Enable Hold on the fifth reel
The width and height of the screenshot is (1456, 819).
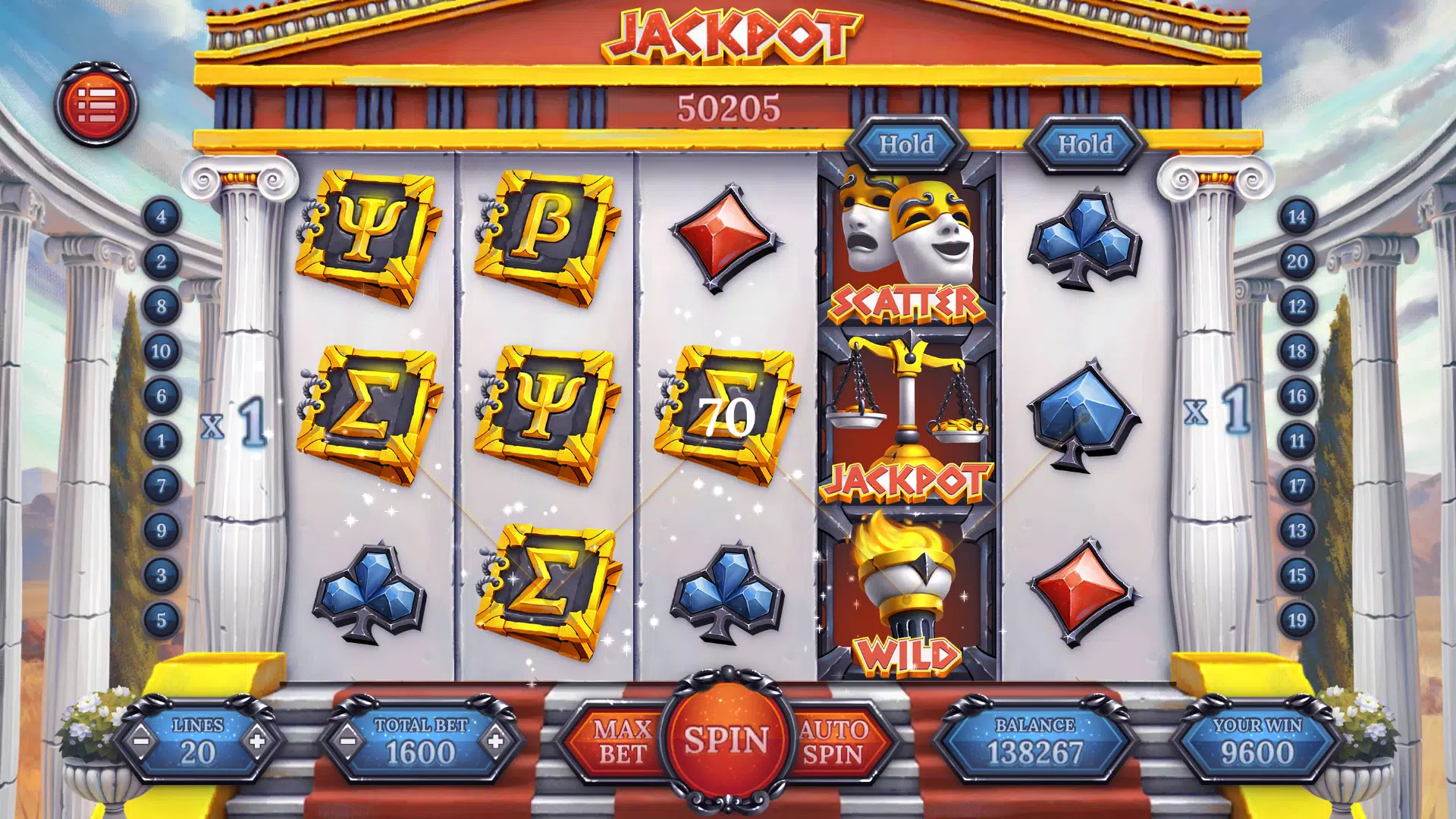tap(1086, 144)
